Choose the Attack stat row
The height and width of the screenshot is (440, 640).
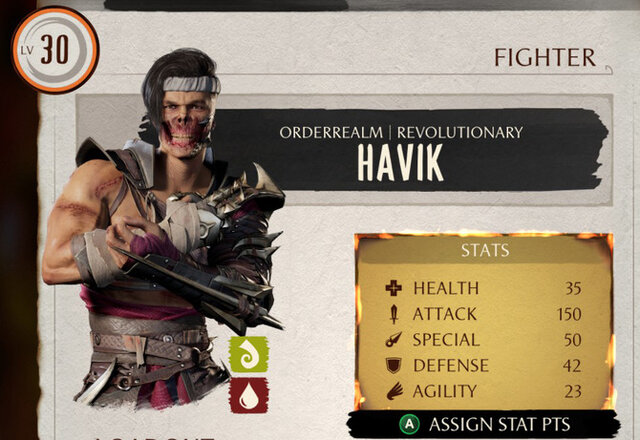pos(483,314)
